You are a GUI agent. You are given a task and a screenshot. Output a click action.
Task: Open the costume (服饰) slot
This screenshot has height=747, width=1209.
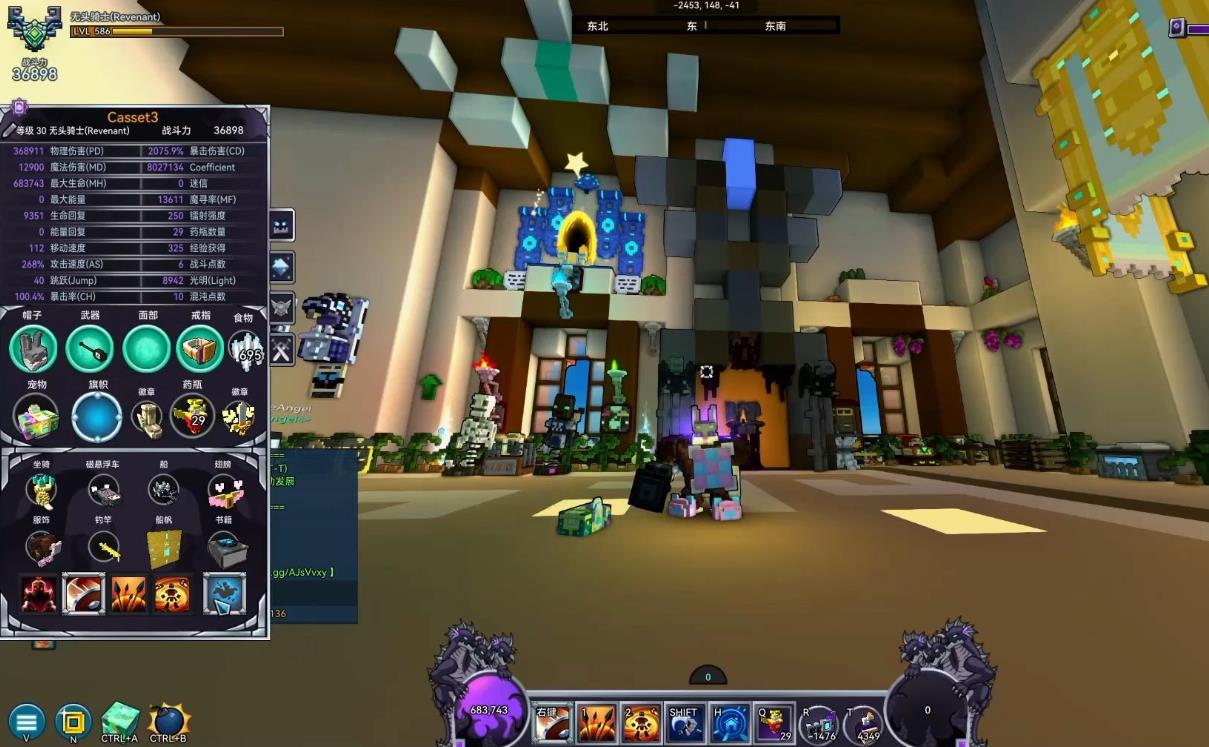[42, 548]
